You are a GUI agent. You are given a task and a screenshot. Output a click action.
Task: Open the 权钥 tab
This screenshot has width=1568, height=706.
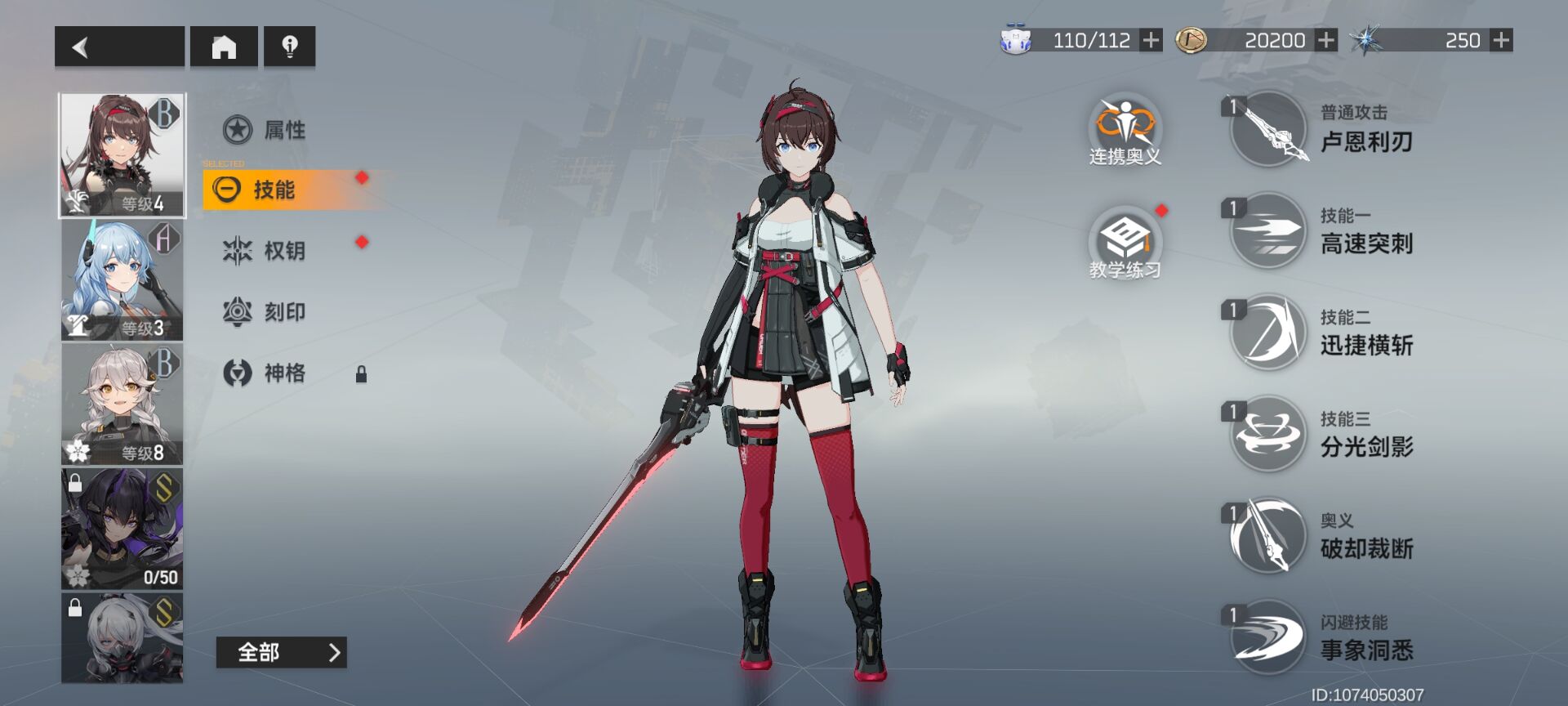265,250
